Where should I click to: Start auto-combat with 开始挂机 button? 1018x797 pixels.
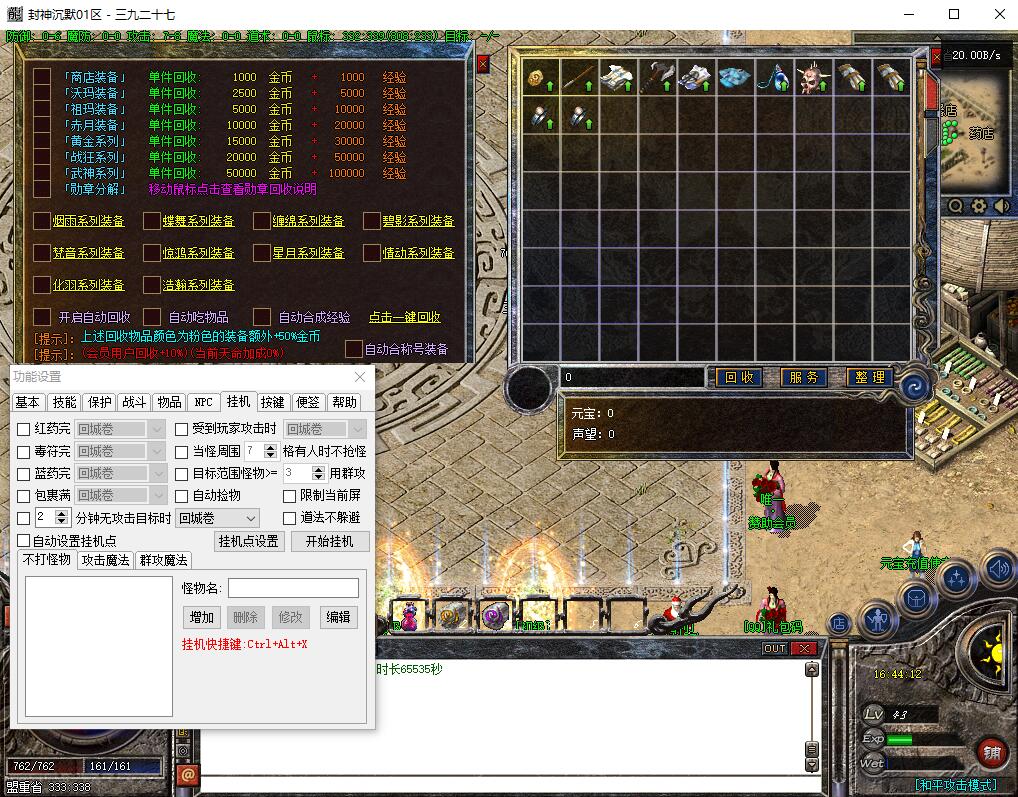tap(330, 541)
